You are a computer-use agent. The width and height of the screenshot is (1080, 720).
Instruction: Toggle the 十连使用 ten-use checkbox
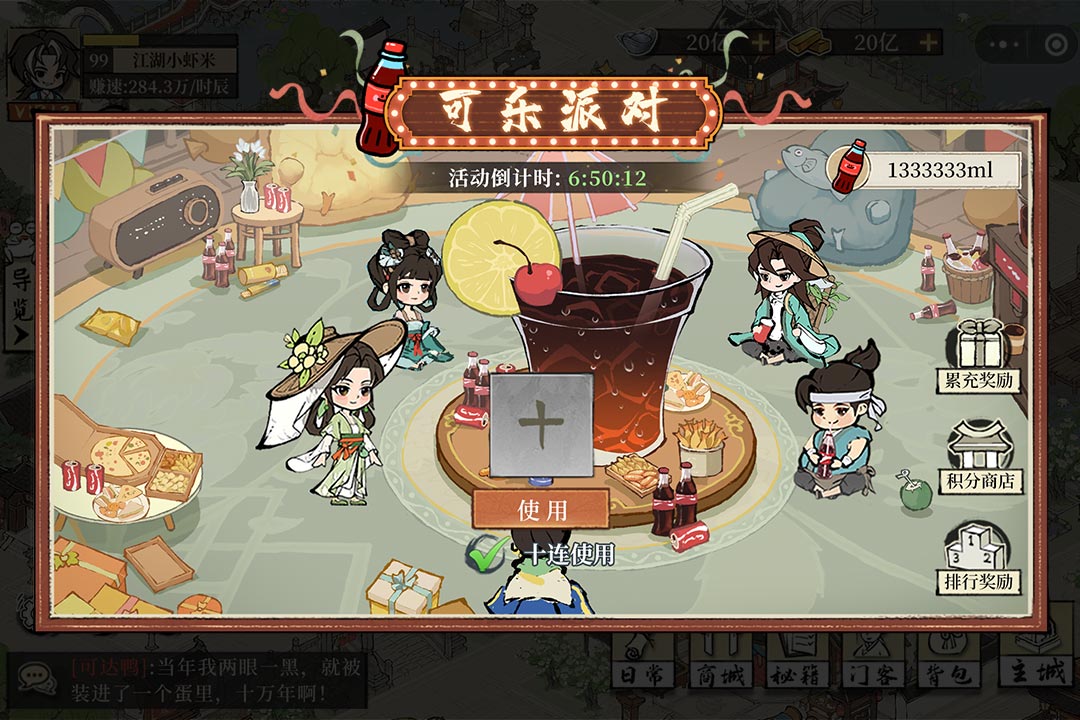click(487, 554)
